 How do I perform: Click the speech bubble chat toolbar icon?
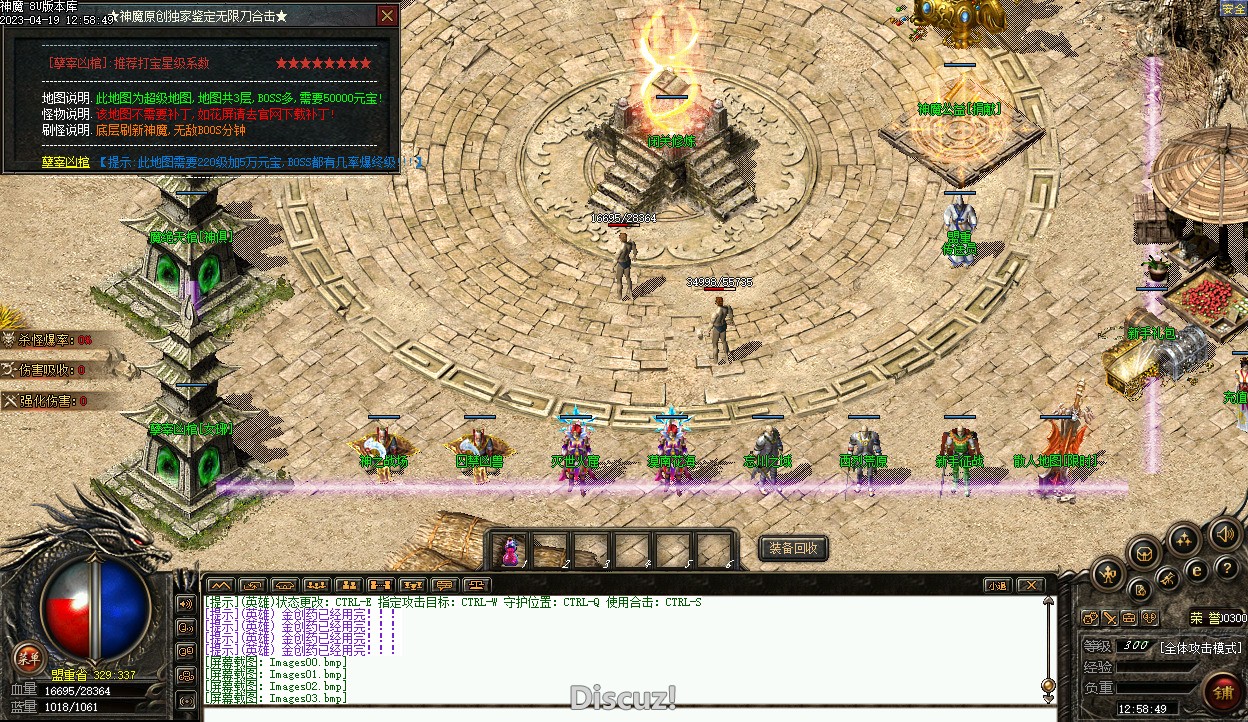click(443, 585)
